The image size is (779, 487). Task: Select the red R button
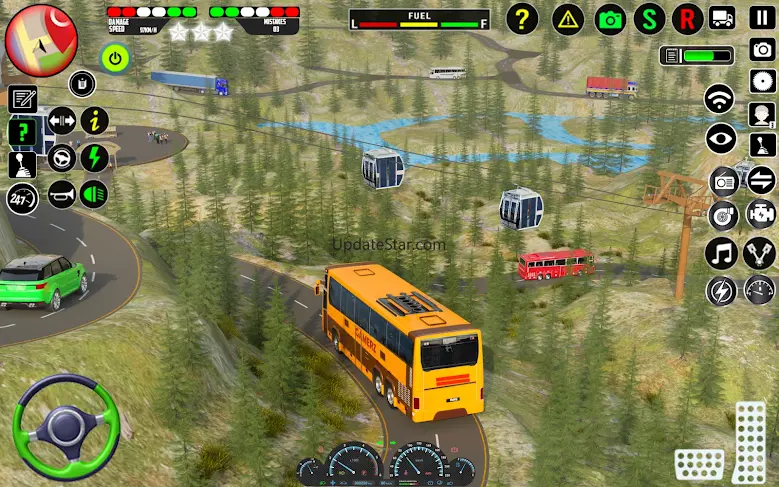click(687, 18)
